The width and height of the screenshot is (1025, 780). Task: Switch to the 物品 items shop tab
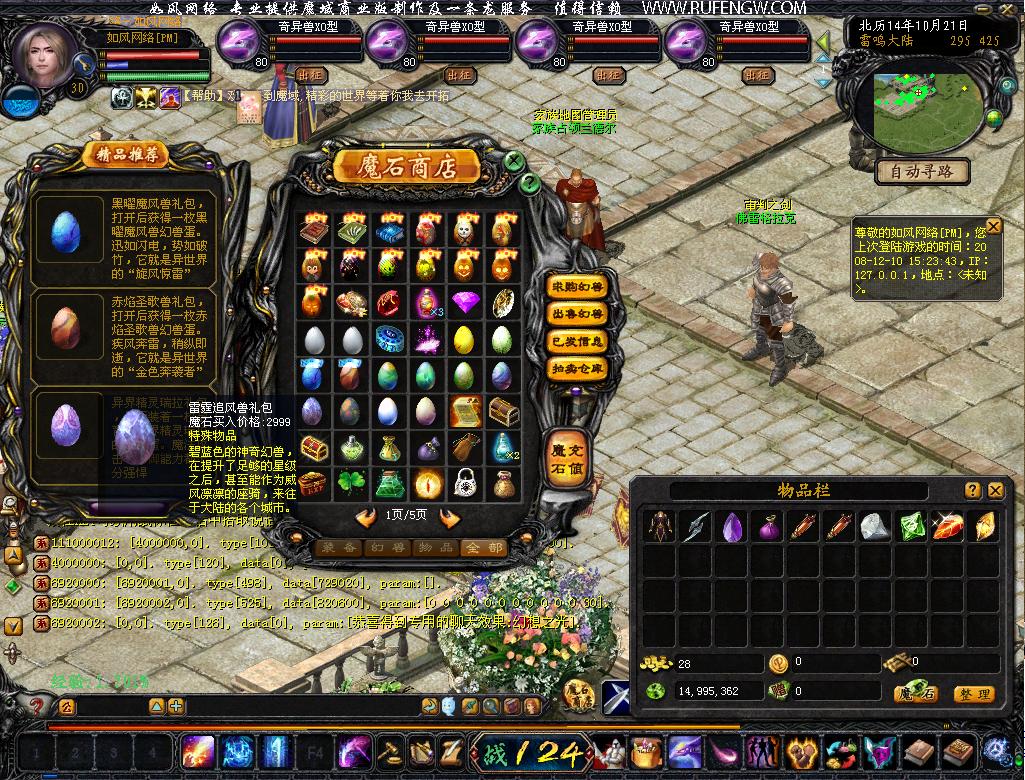(436, 547)
